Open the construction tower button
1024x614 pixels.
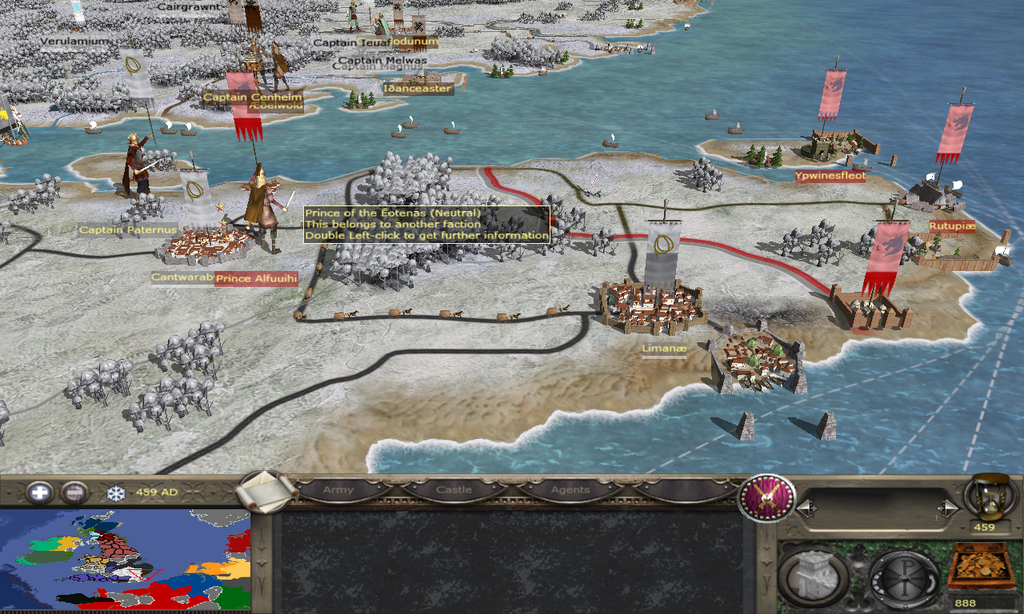[813, 577]
